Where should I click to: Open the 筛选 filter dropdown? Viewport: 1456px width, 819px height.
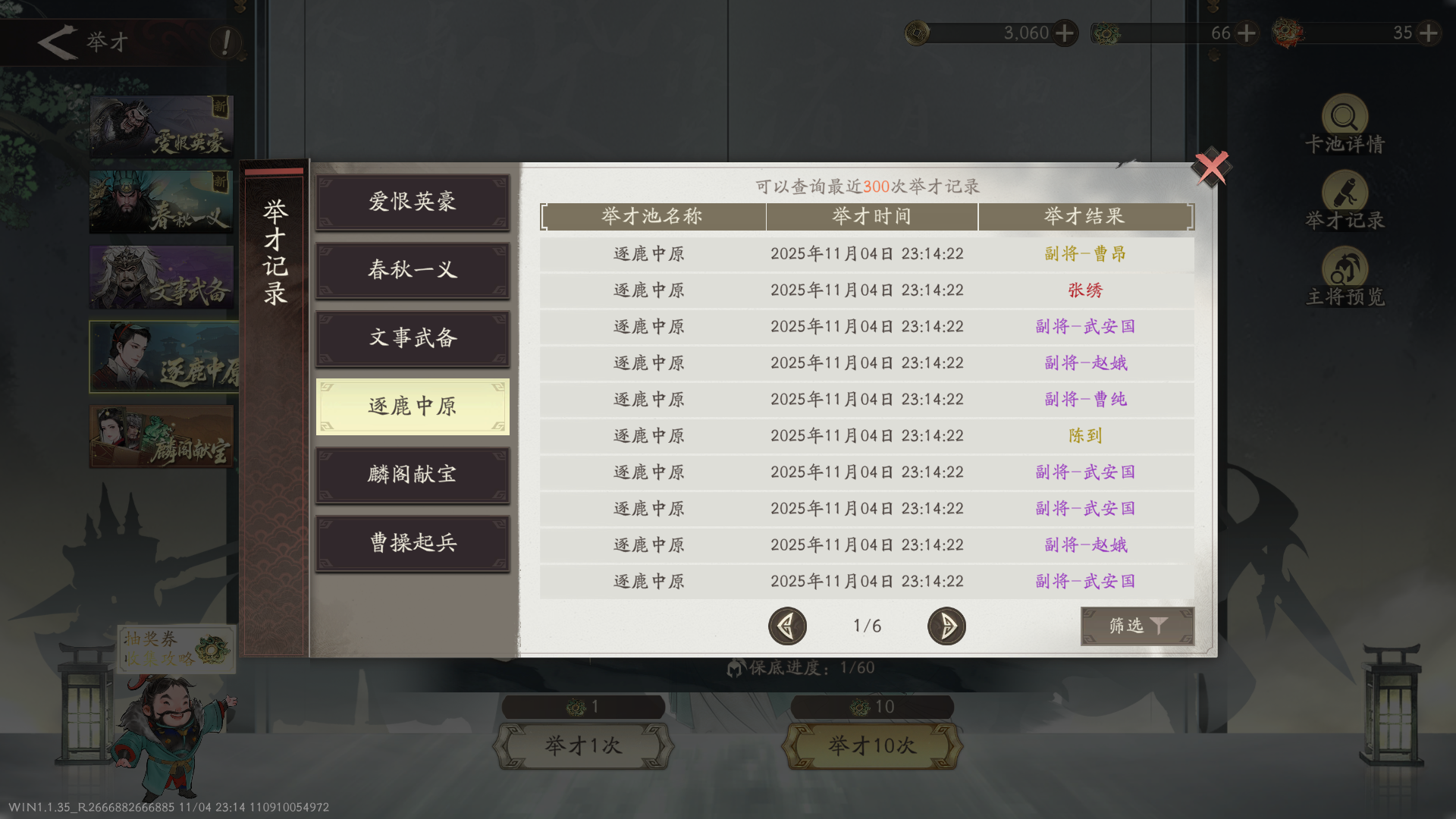click(x=1137, y=626)
